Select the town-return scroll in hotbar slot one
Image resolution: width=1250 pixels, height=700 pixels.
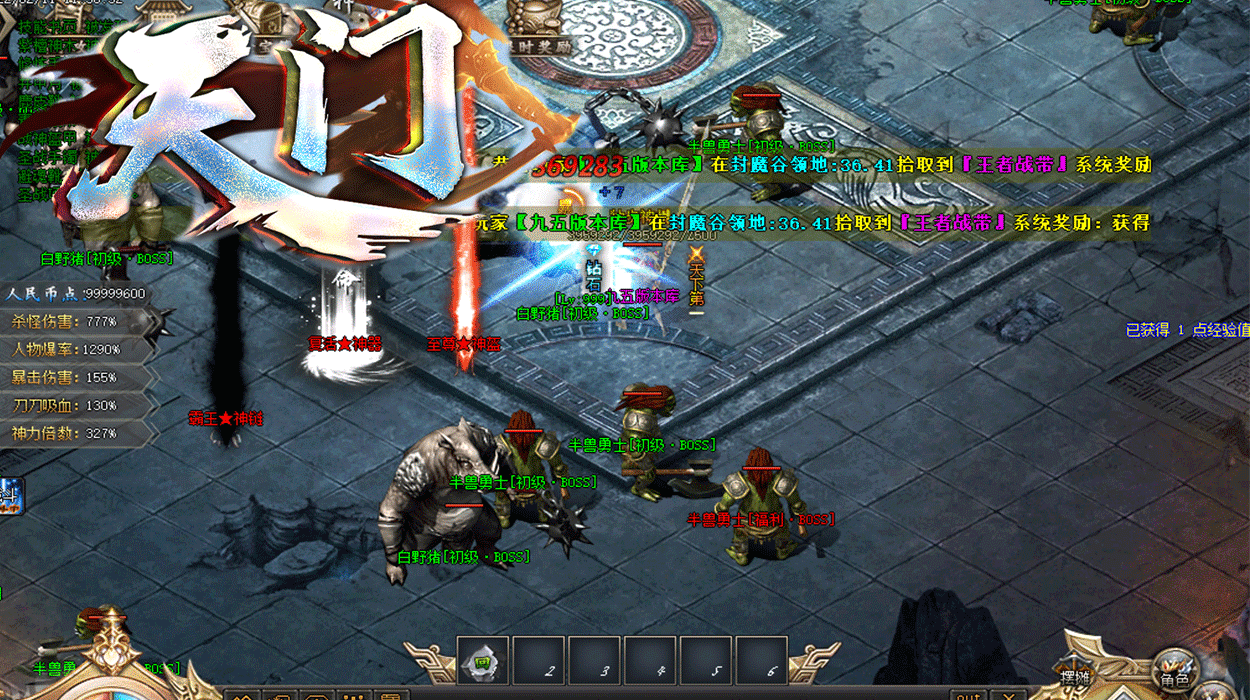pos(483,661)
